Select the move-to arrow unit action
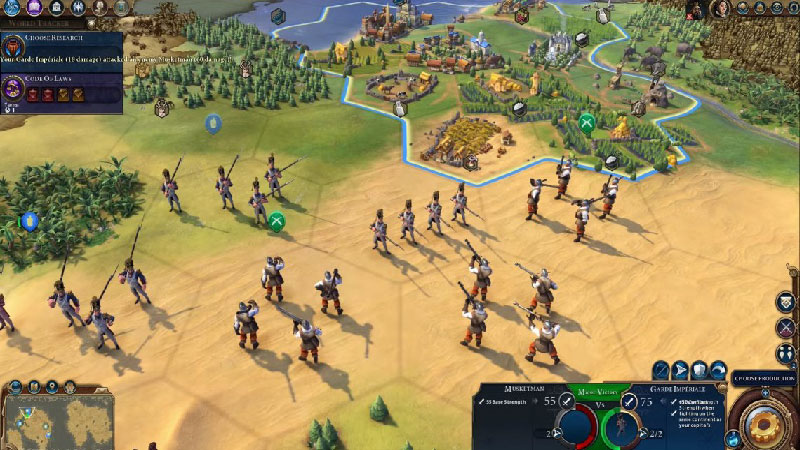800x450 pixels. tap(681, 370)
